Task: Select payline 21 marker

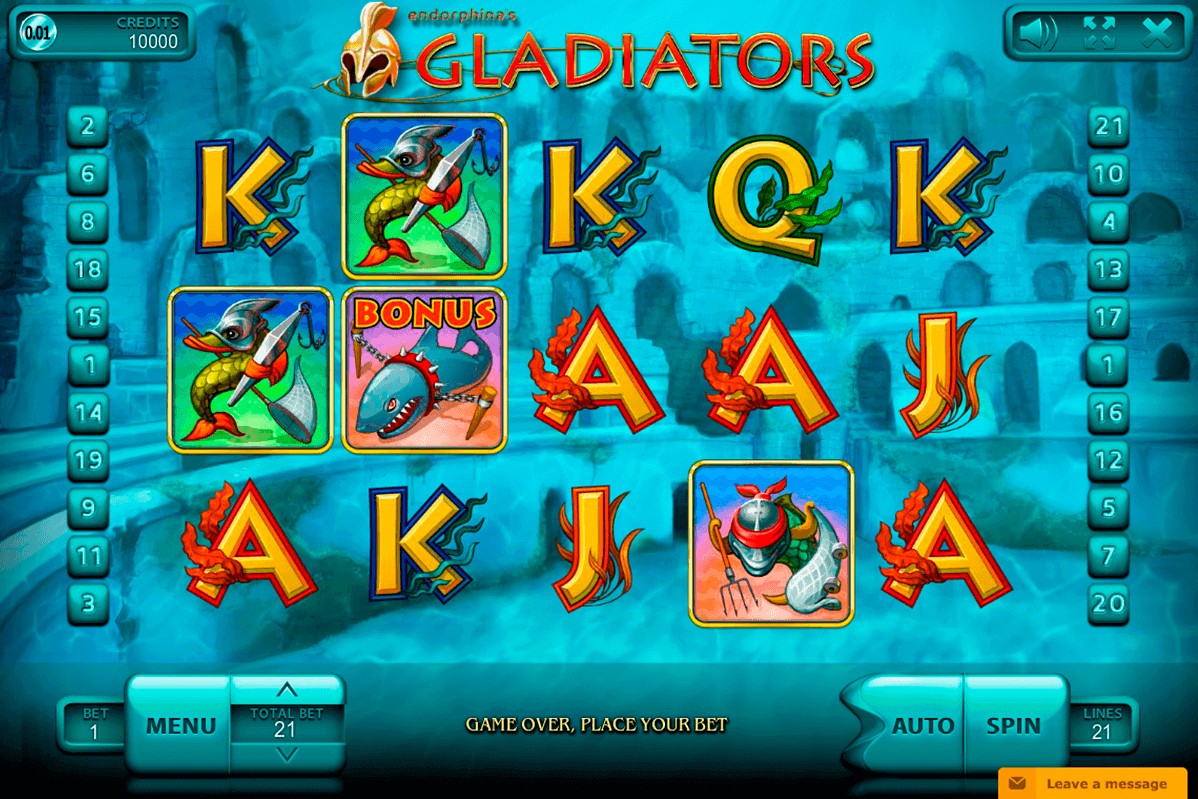Action: (x=1108, y=127)
